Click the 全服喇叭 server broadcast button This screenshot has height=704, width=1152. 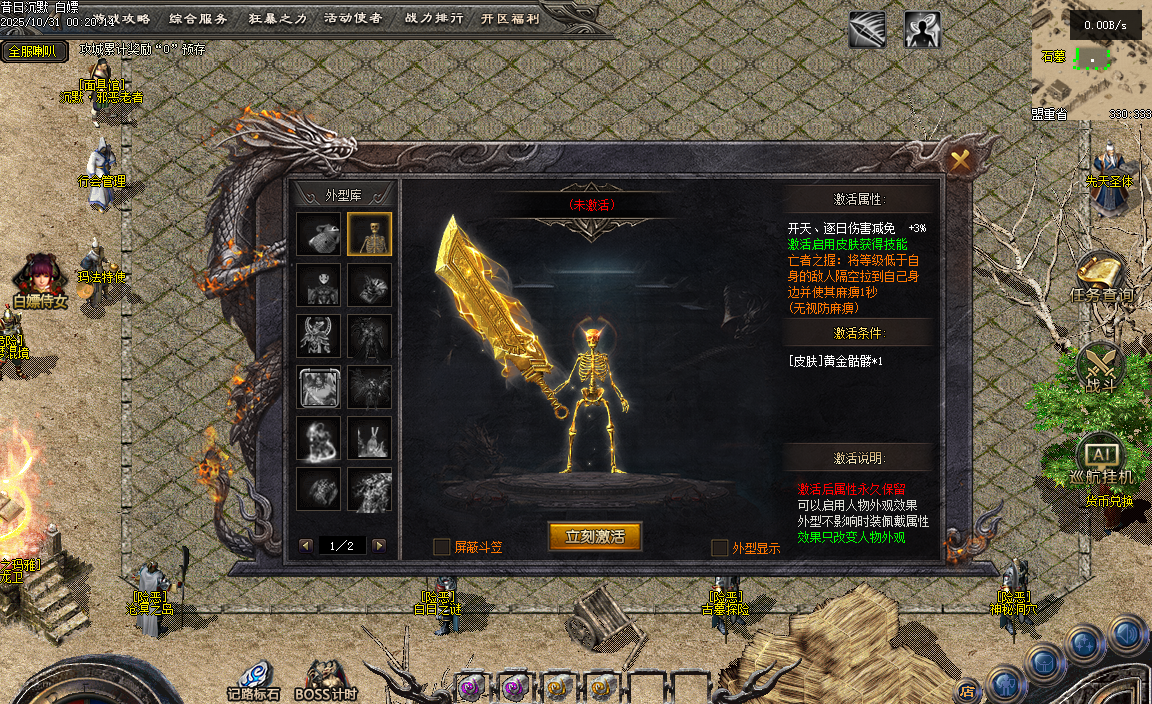pyautogui.click(x=33, y=51)
